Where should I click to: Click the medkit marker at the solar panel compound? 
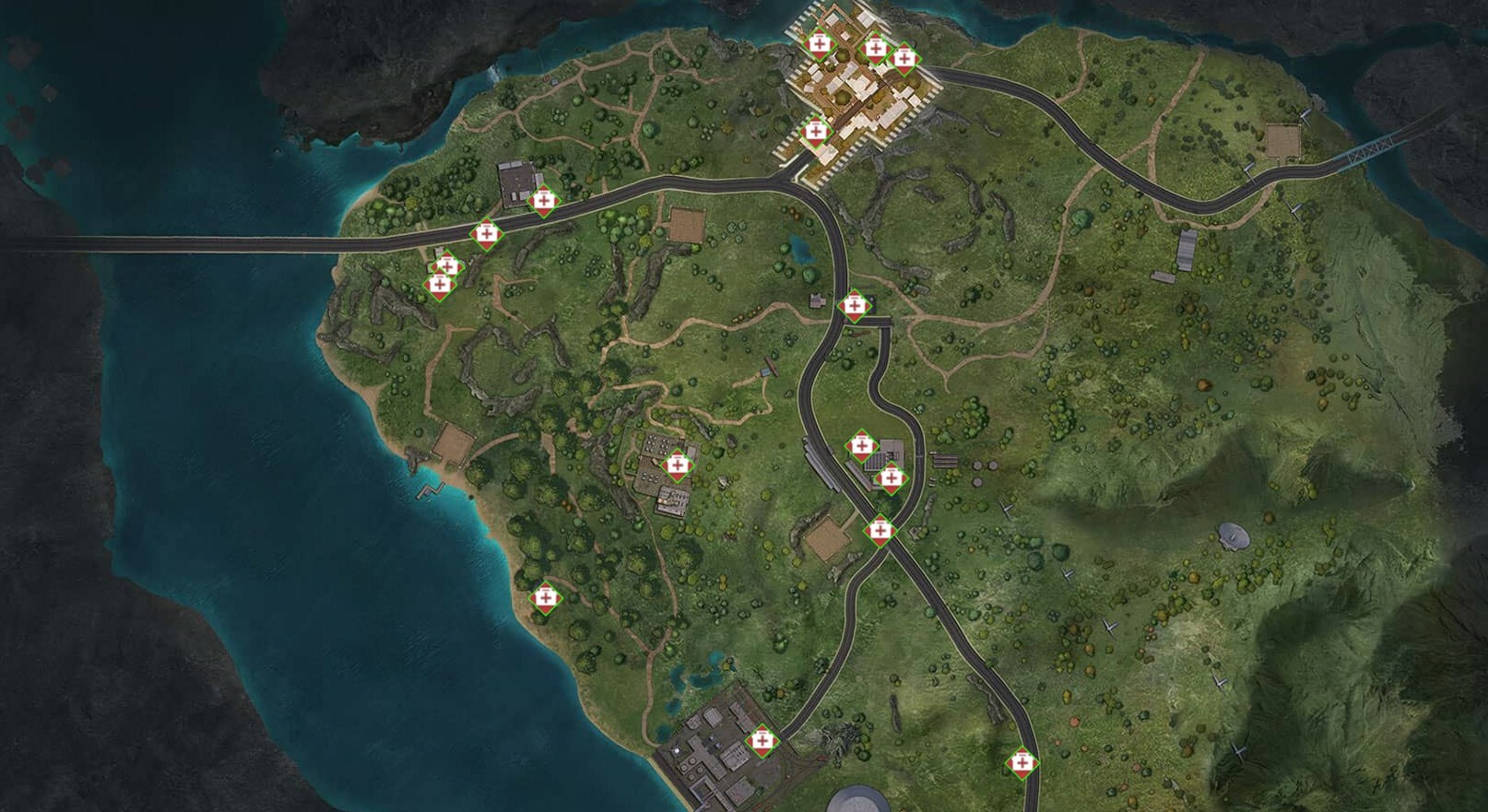pyautogui.click(x=862, y=444)
